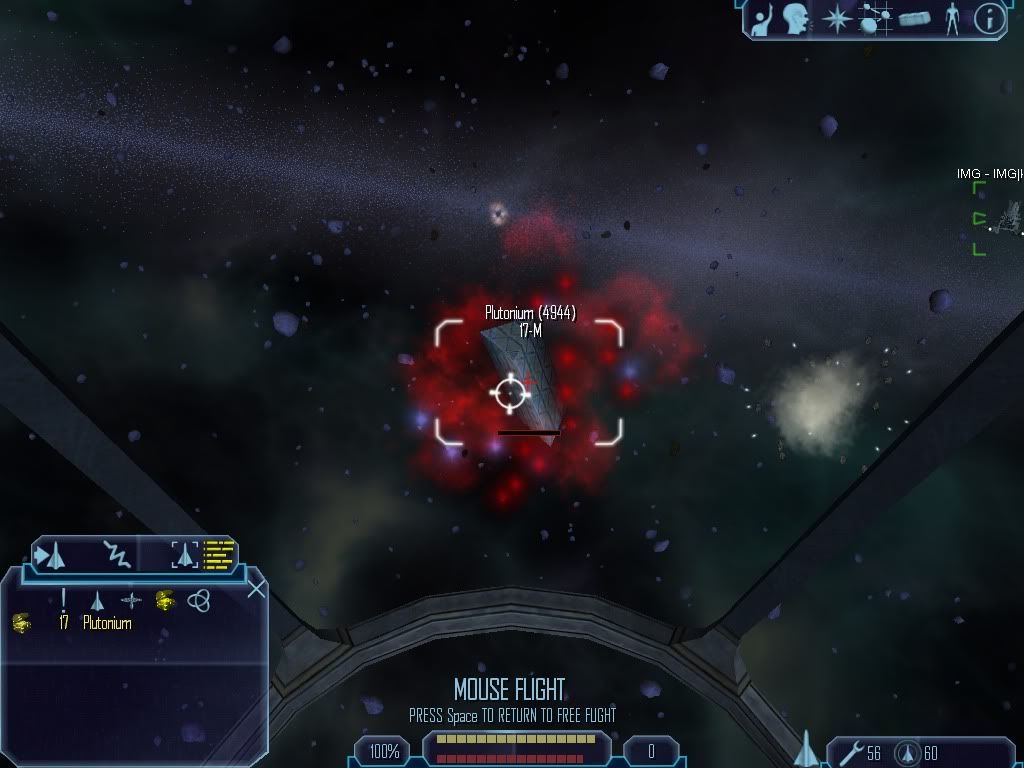Close the contact list panel
This screenshot has width=1024, height=768.
click(256, 589)
